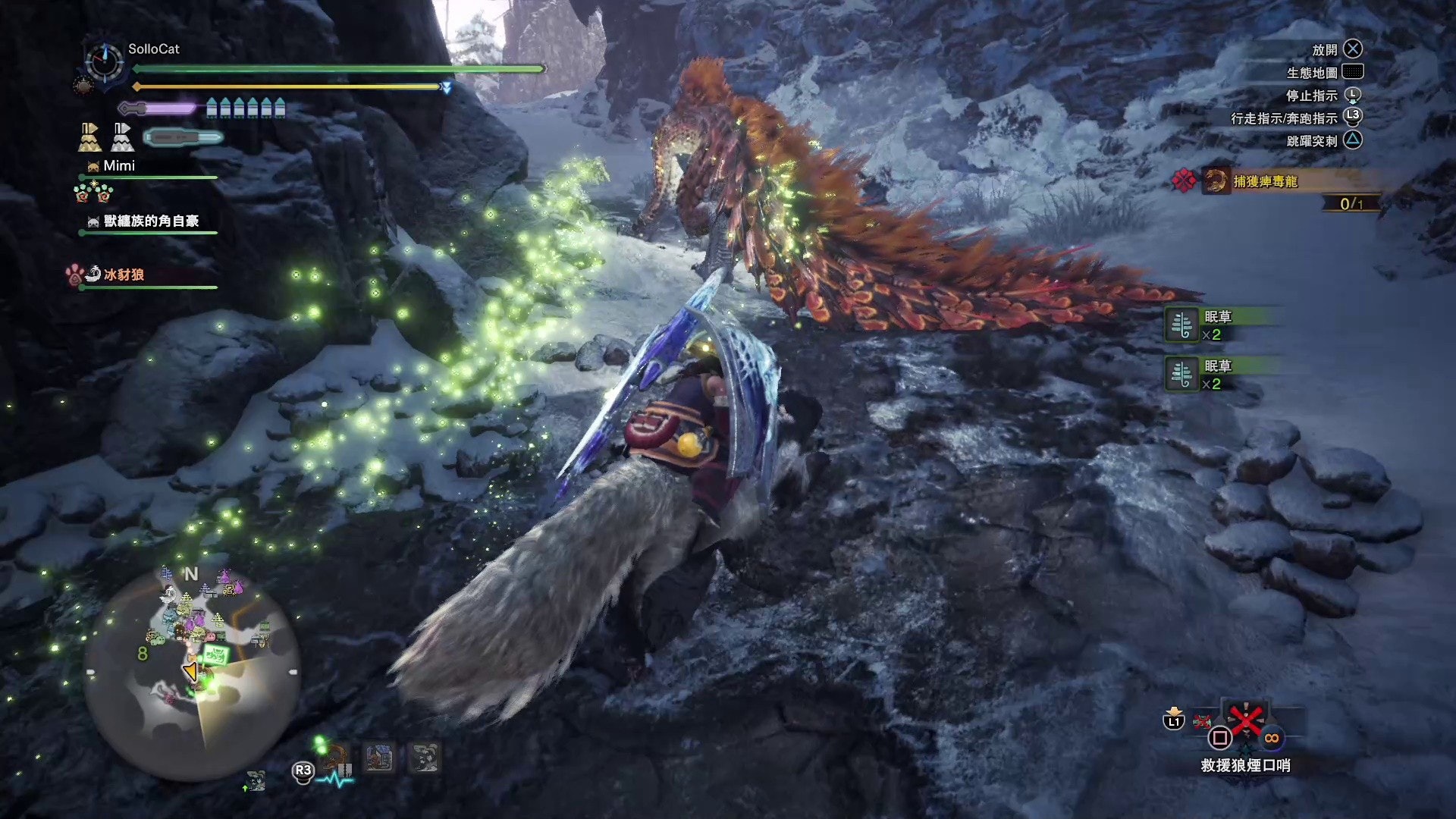This screenshot has width=1456, height=819.
Task: Click the blue-roofed monster icon in bottom bar
Action: (x=379, y=758)
